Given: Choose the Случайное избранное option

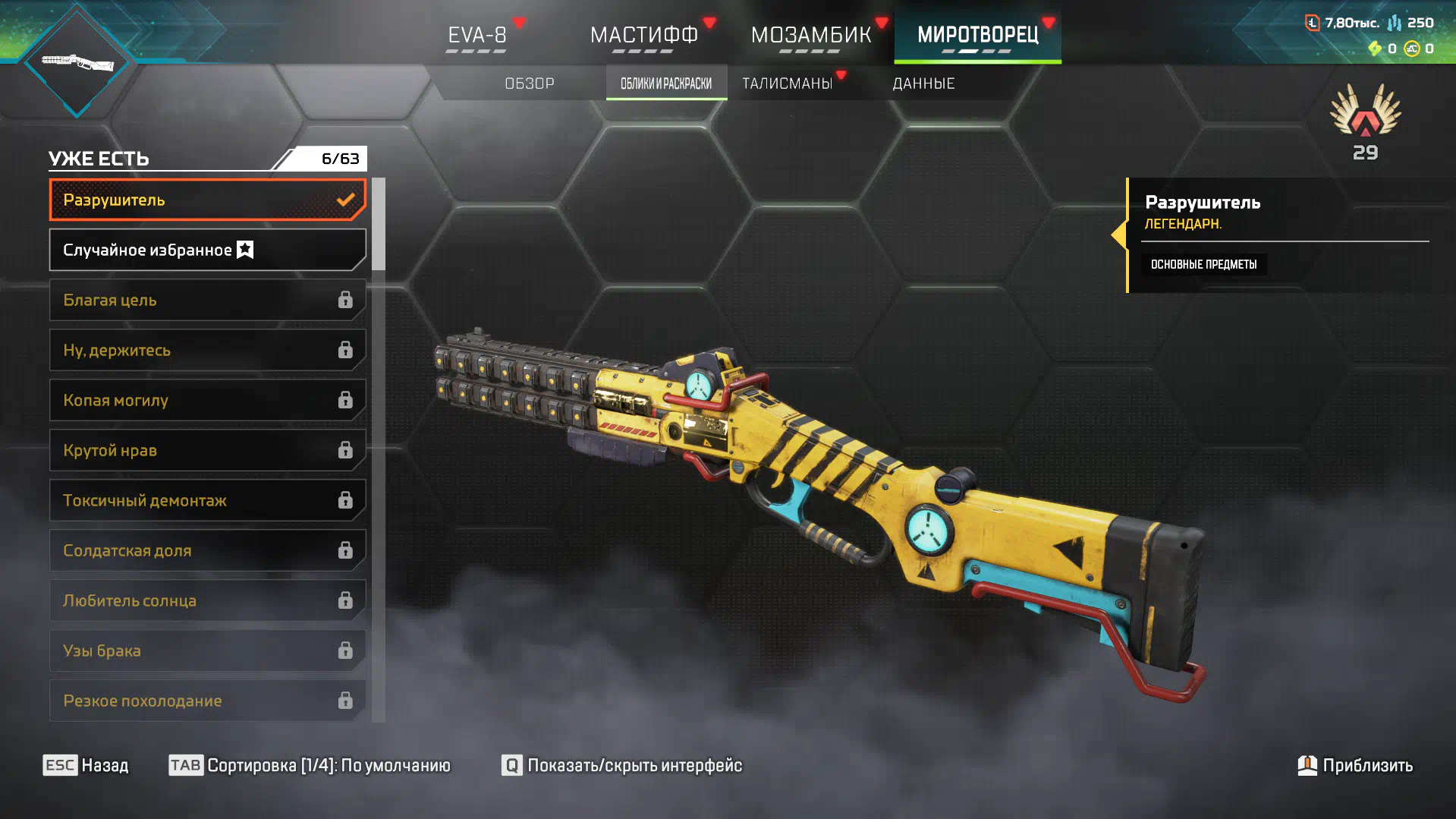Looking at the screenshot, I should tap(207, 250).
